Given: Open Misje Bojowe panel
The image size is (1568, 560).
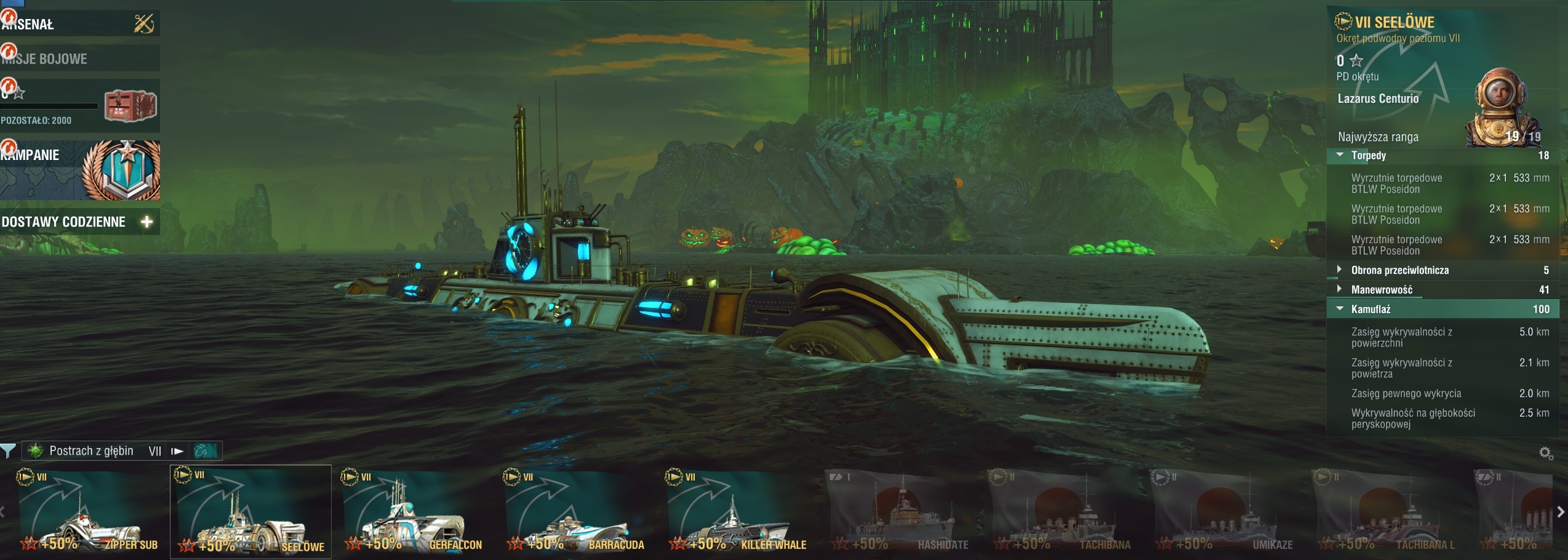Looking at the screenshot, I should tap(79, 58).
